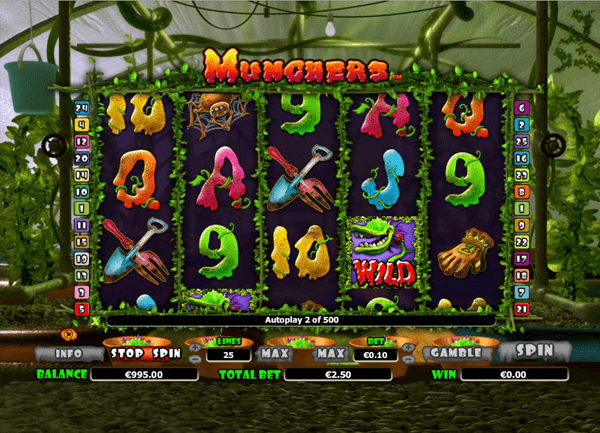The image size is (600, 433).
Task: Hit the large SPIN button
Action: click(533, 352)
